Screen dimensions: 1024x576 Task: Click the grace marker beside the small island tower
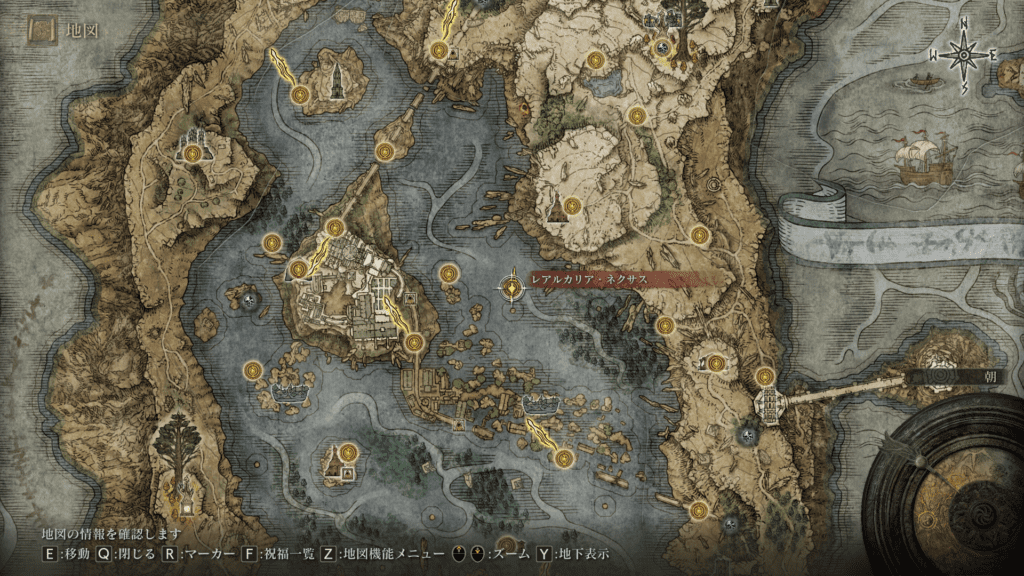[300, 94]
